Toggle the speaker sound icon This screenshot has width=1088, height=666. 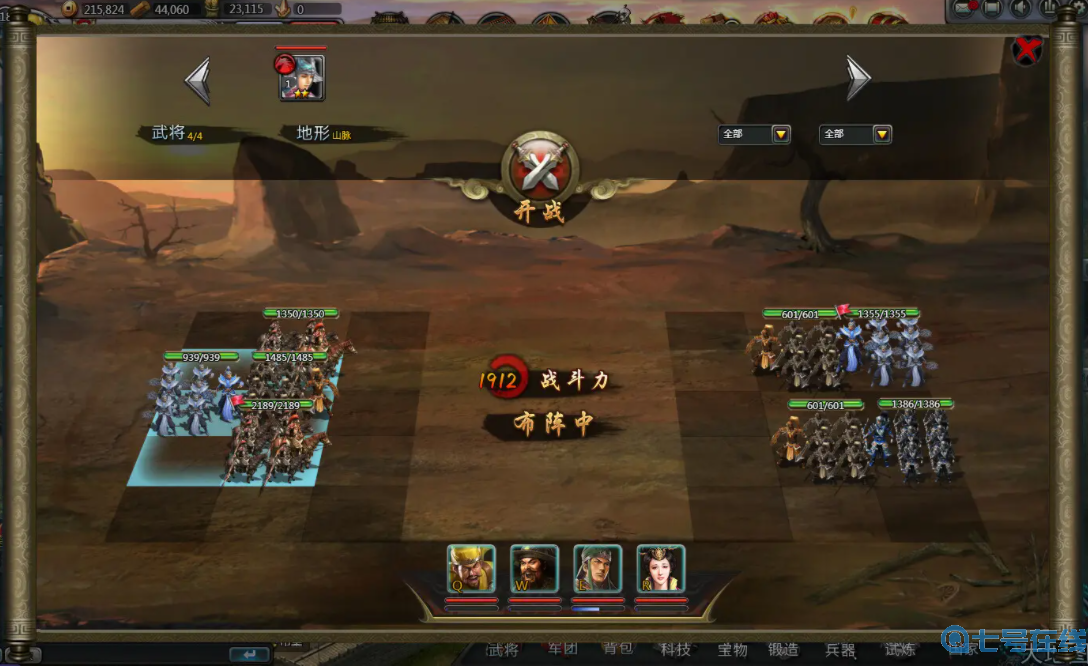(1020, 8)
